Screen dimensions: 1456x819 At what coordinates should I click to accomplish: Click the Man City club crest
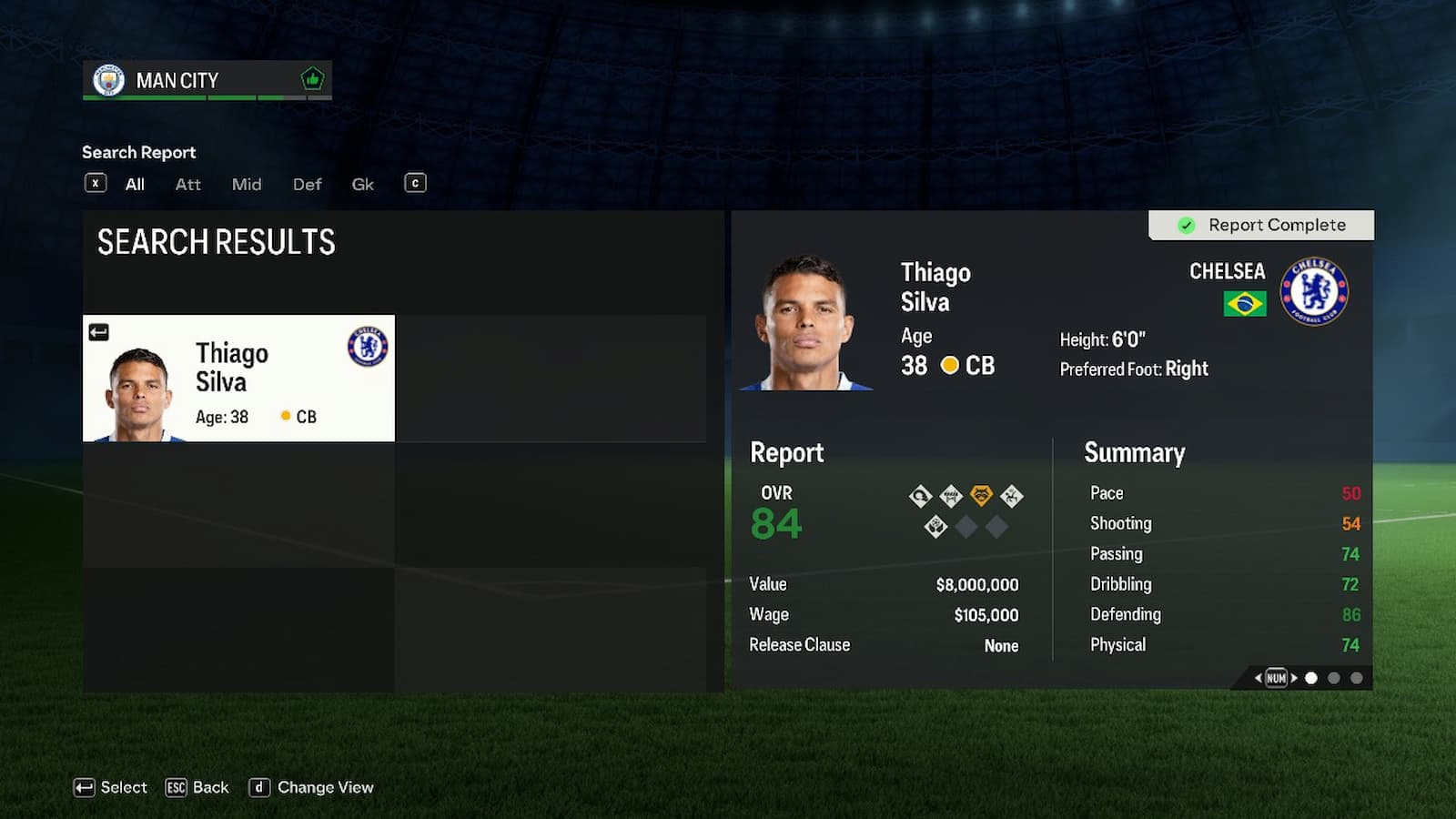coord(107,79)
